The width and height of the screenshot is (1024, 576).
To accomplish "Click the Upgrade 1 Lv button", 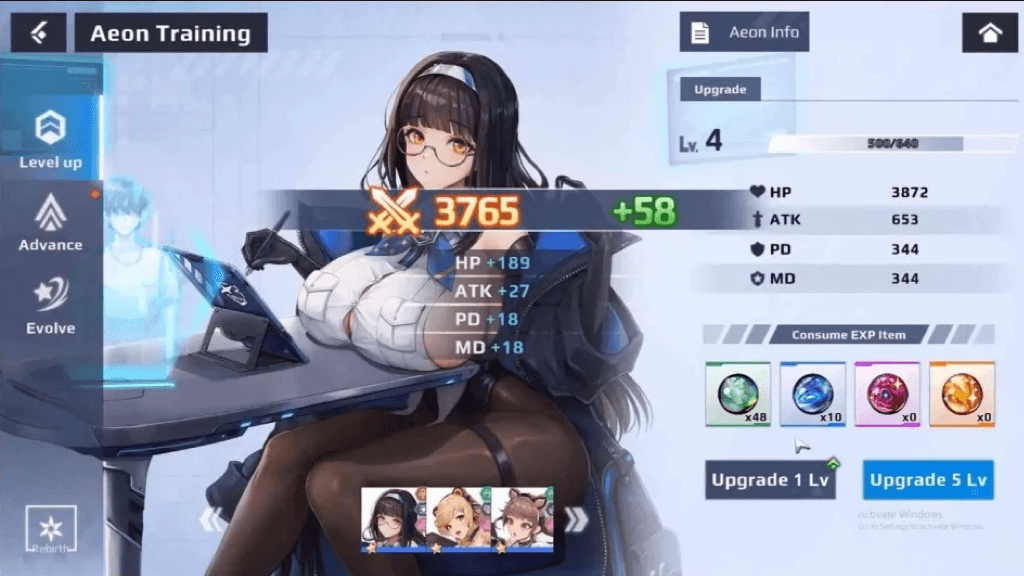I will [769, 480].
